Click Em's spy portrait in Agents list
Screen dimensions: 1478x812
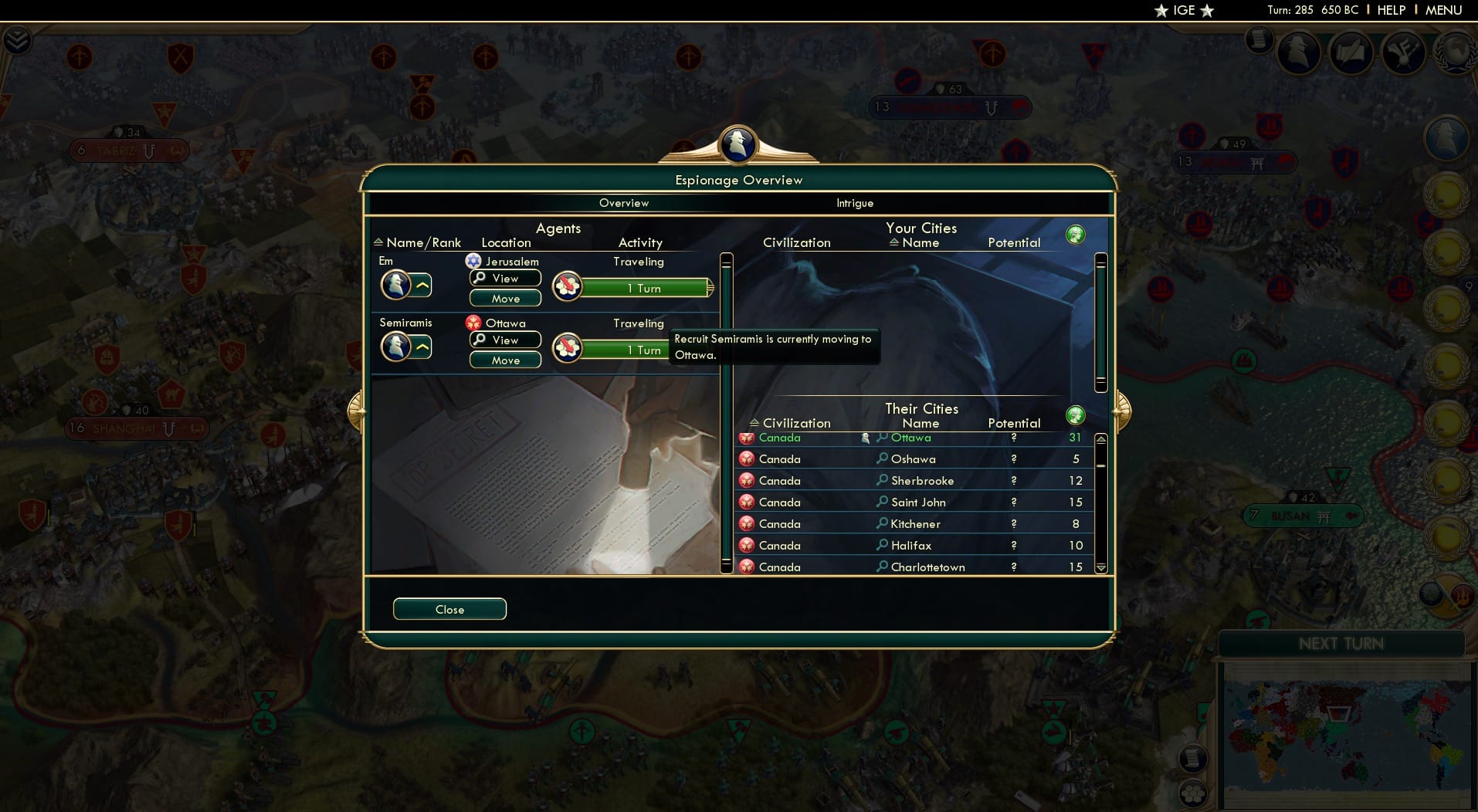tap(397, 285)
